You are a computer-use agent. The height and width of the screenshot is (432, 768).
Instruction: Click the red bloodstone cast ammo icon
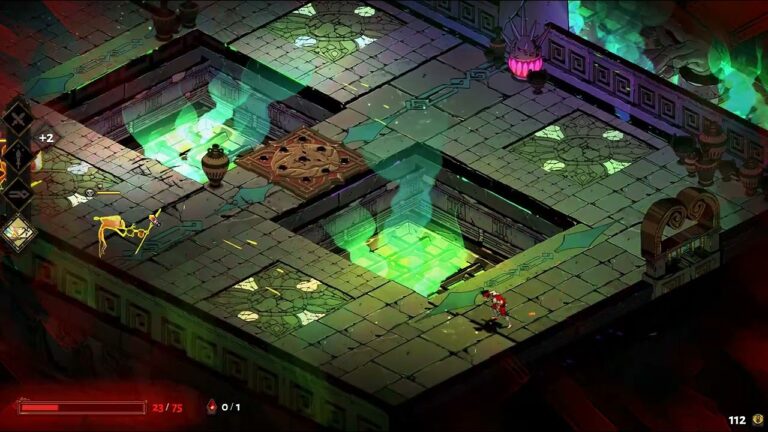(x=210, y=407)
